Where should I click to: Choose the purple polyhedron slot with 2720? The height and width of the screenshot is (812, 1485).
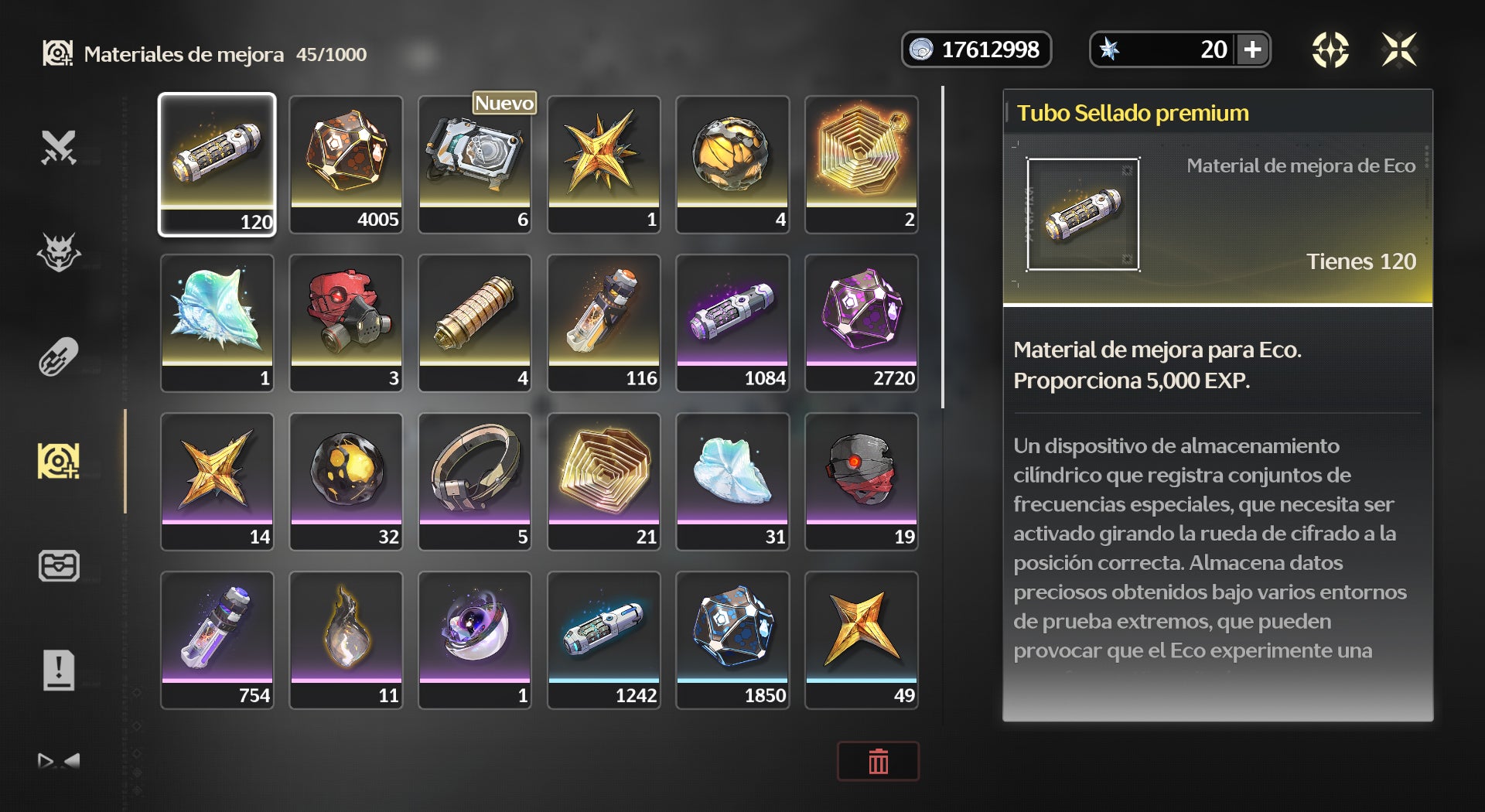tap(862, 322)
